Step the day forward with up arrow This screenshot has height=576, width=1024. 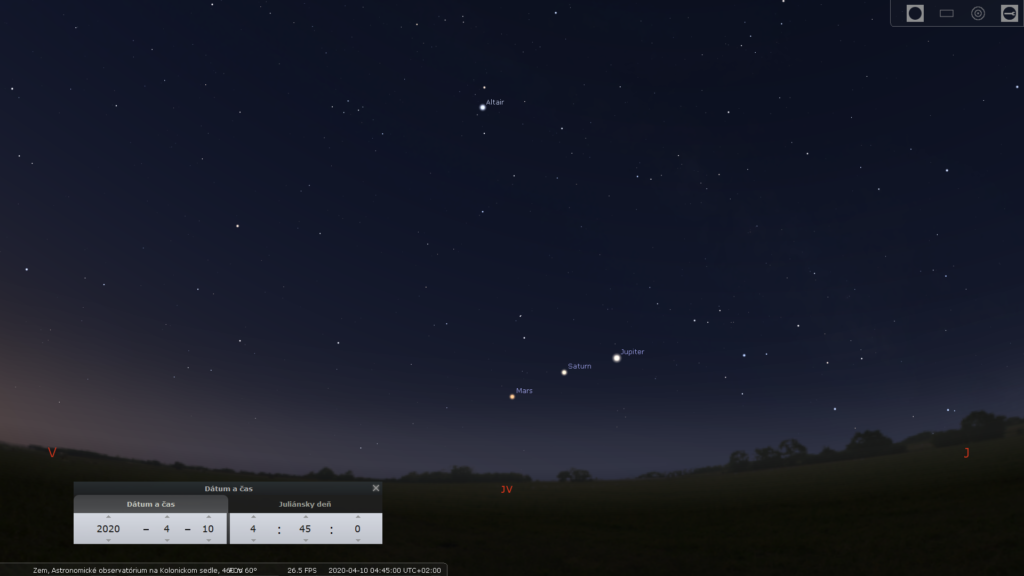208,517
